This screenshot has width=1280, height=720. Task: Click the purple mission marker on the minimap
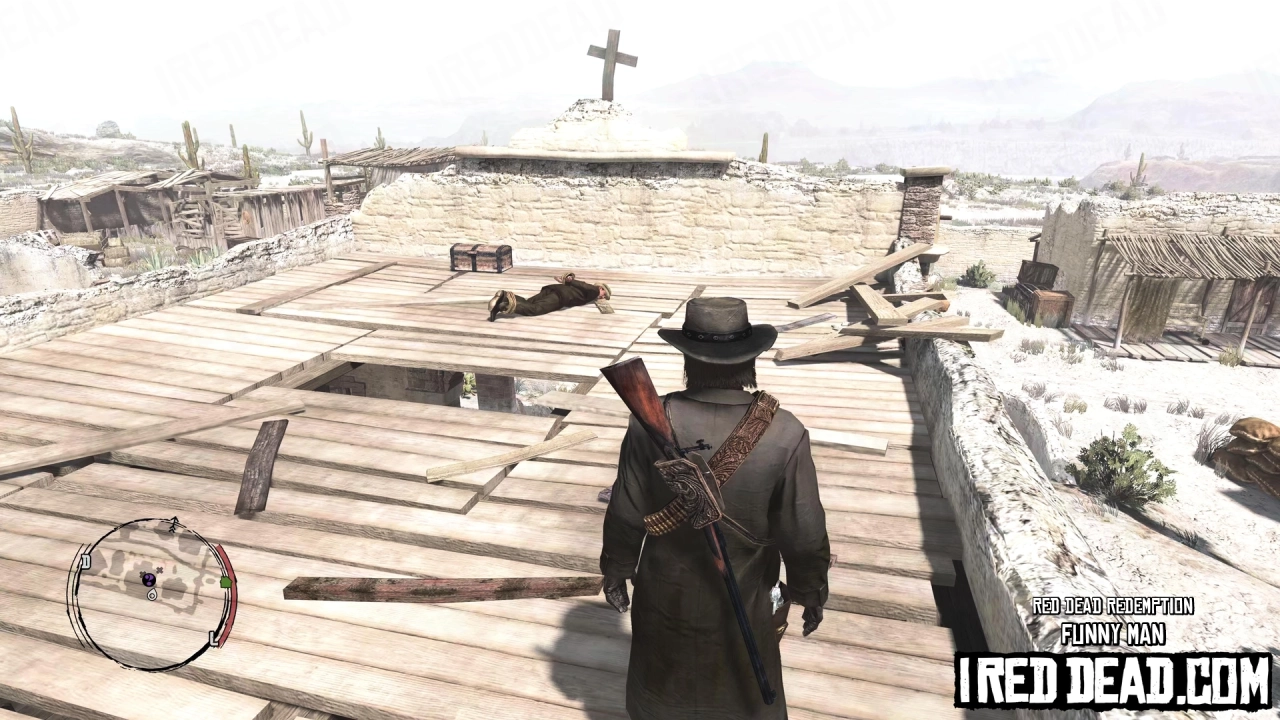[x=149, y=580]
